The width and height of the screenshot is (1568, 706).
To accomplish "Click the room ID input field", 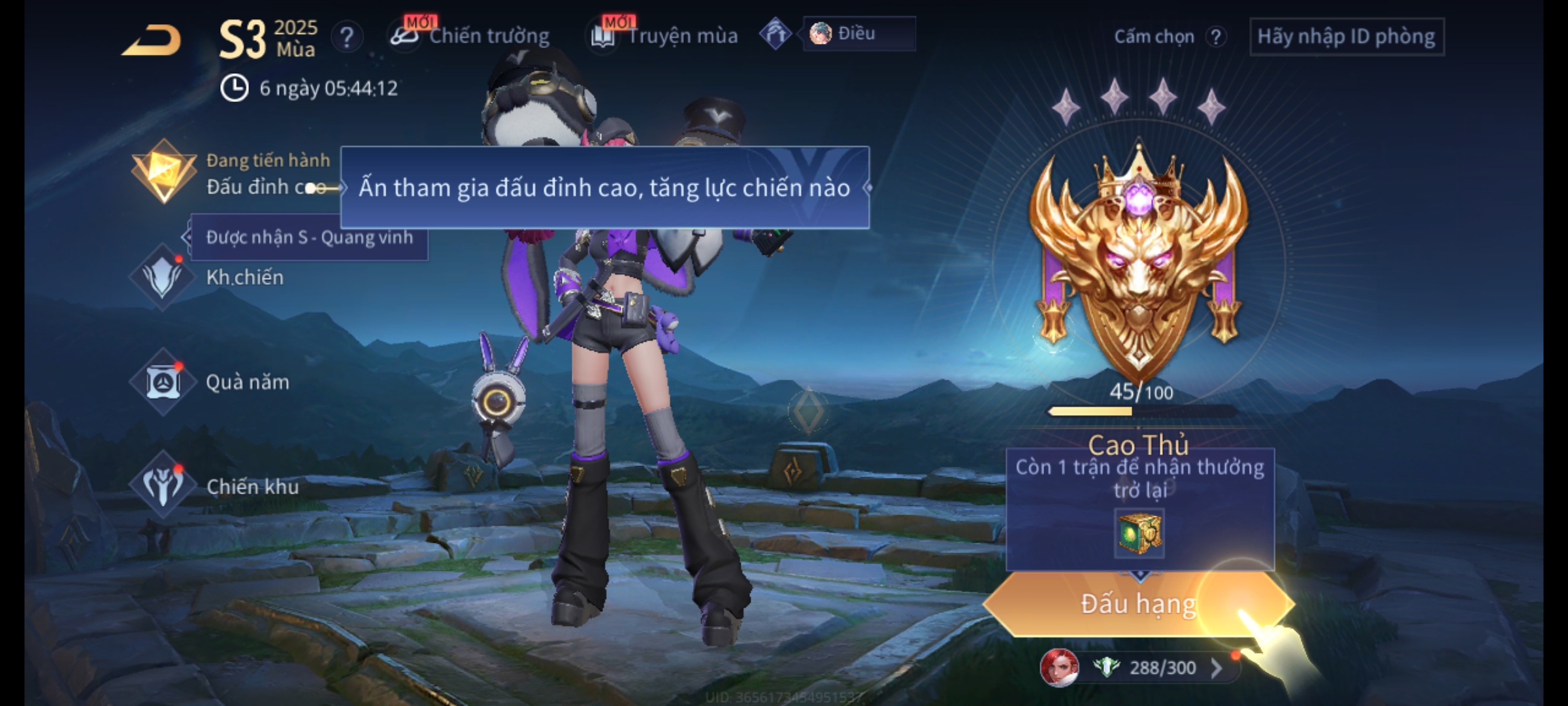I will click(1346, 37).
